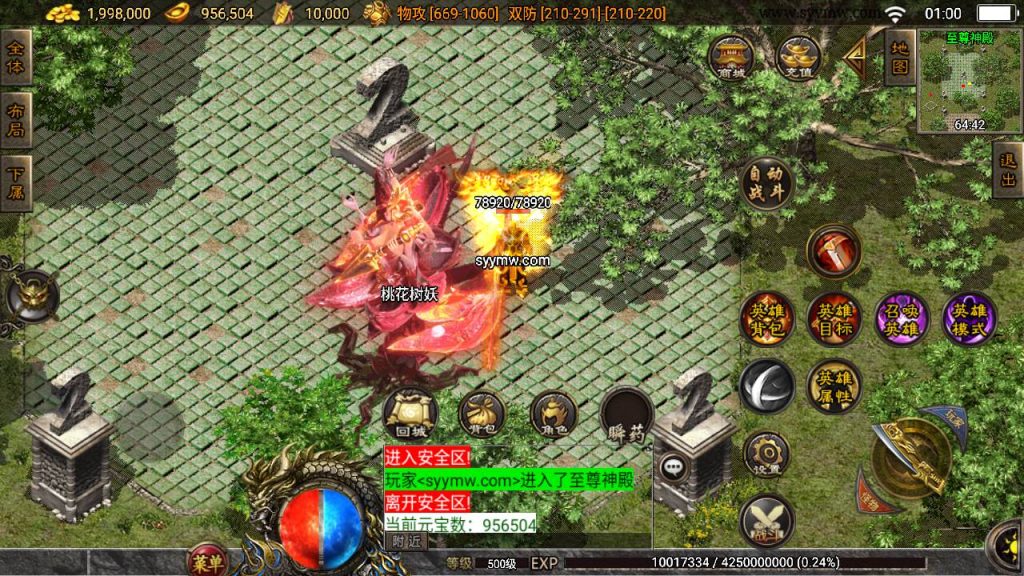Open 英雄属性 hero attributes
Image resolution: width=1024 pixels, height=576 pixels.
click(834, 386)
